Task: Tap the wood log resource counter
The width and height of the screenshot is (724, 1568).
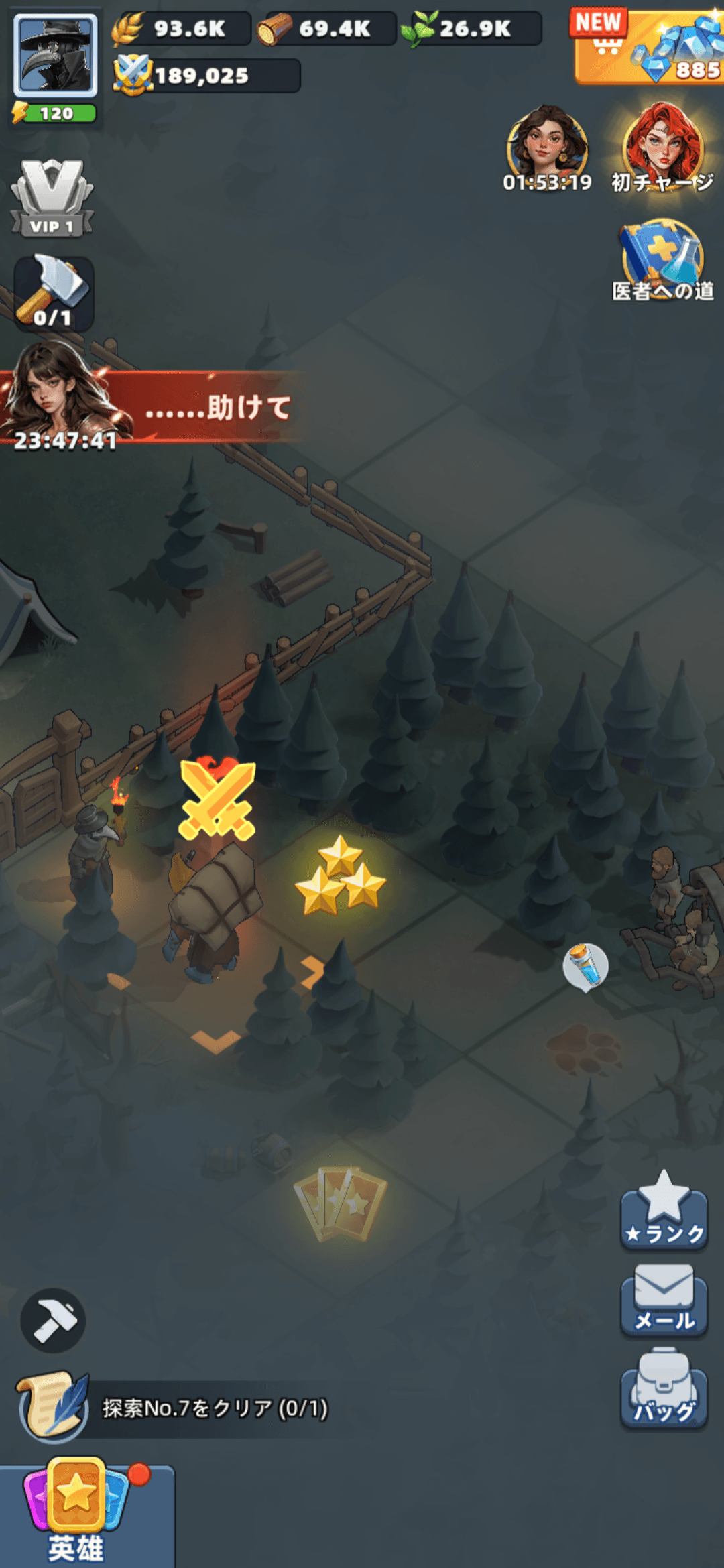Action: pos(326,29)
